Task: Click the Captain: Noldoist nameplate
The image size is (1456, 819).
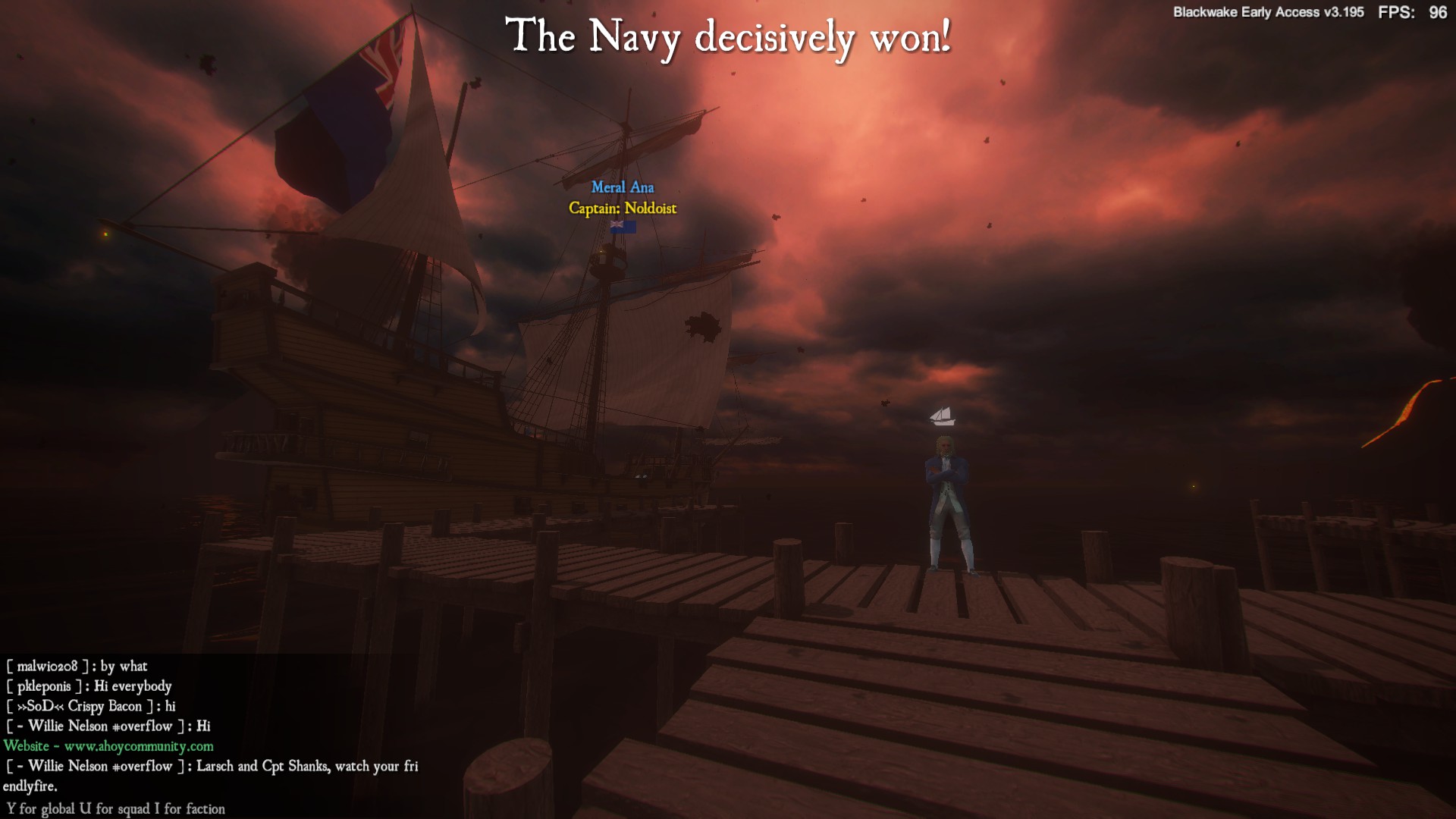Action: (x=622, y=208)
